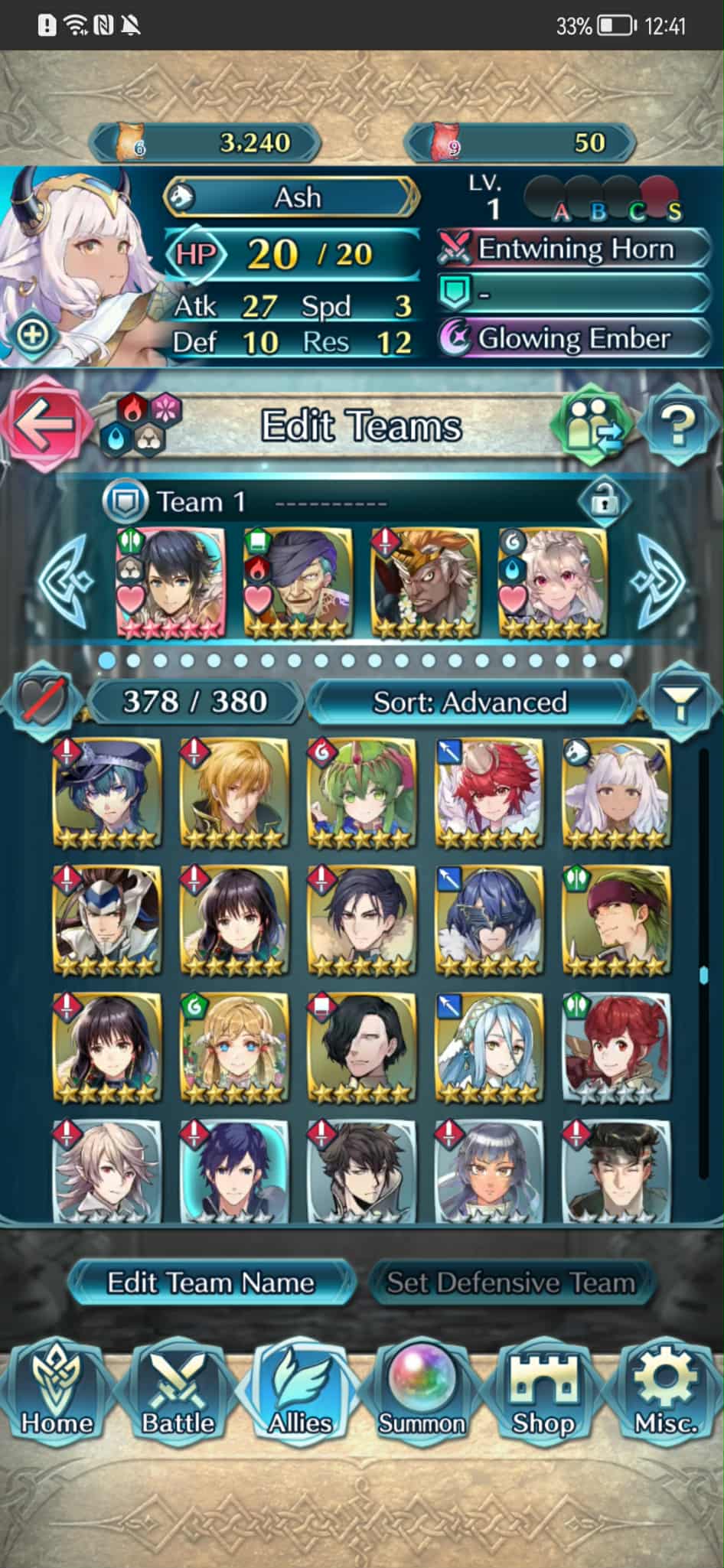The height and width of the screenshot is (1568, 724).
Task: Go back with the red arrow button
Action: click(42, 425)
